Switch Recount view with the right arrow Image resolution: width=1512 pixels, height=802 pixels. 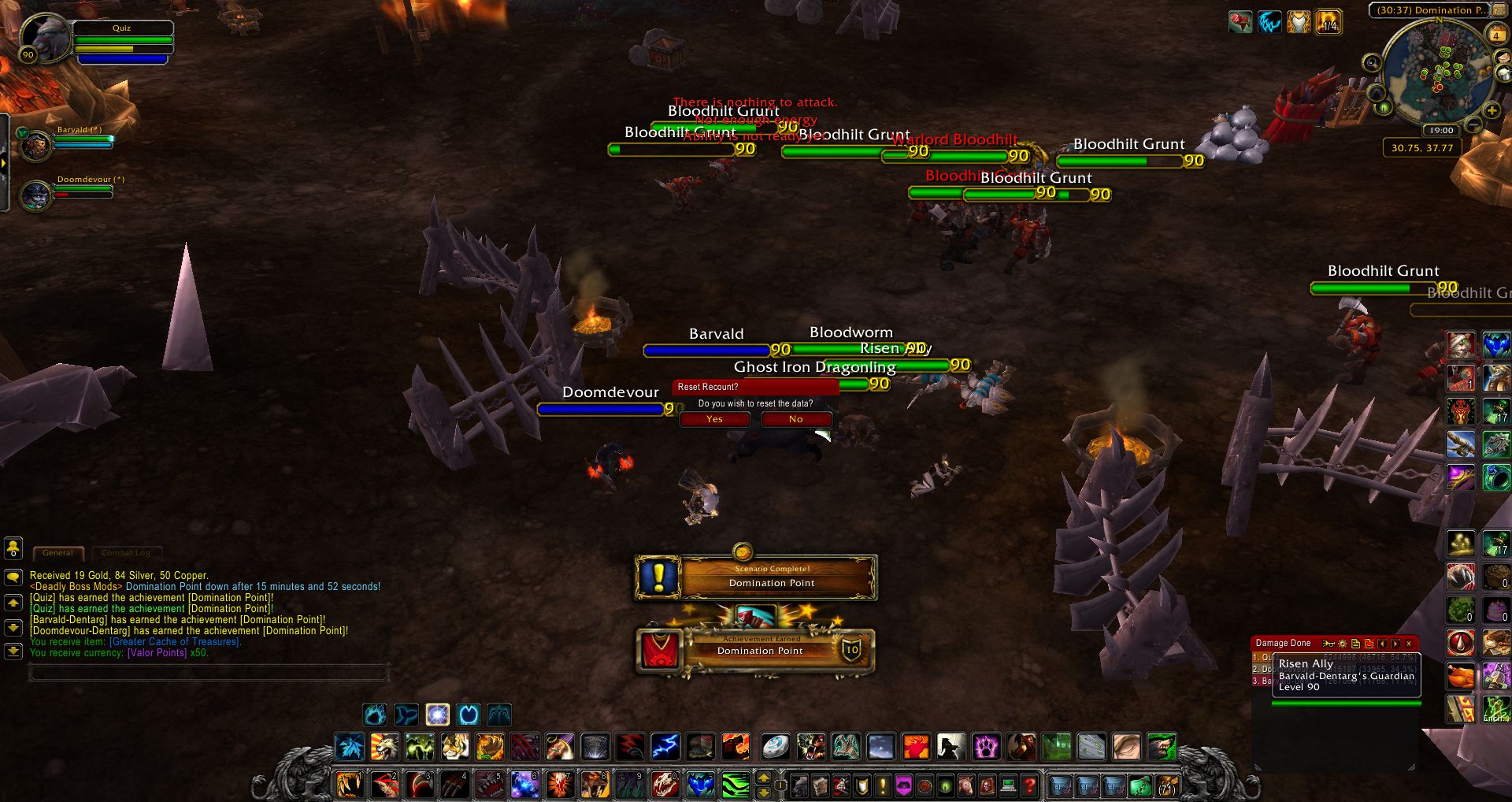(x=1395, y=643)
